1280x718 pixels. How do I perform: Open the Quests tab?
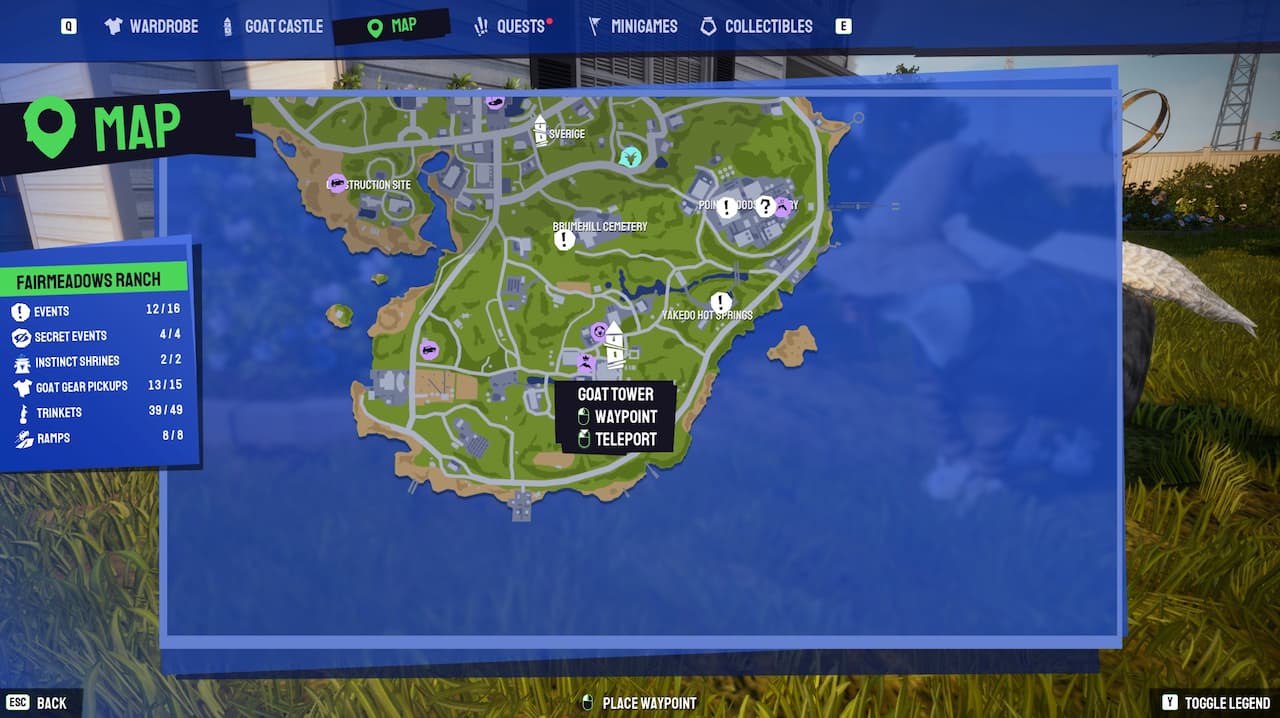[x=512, y=26]
